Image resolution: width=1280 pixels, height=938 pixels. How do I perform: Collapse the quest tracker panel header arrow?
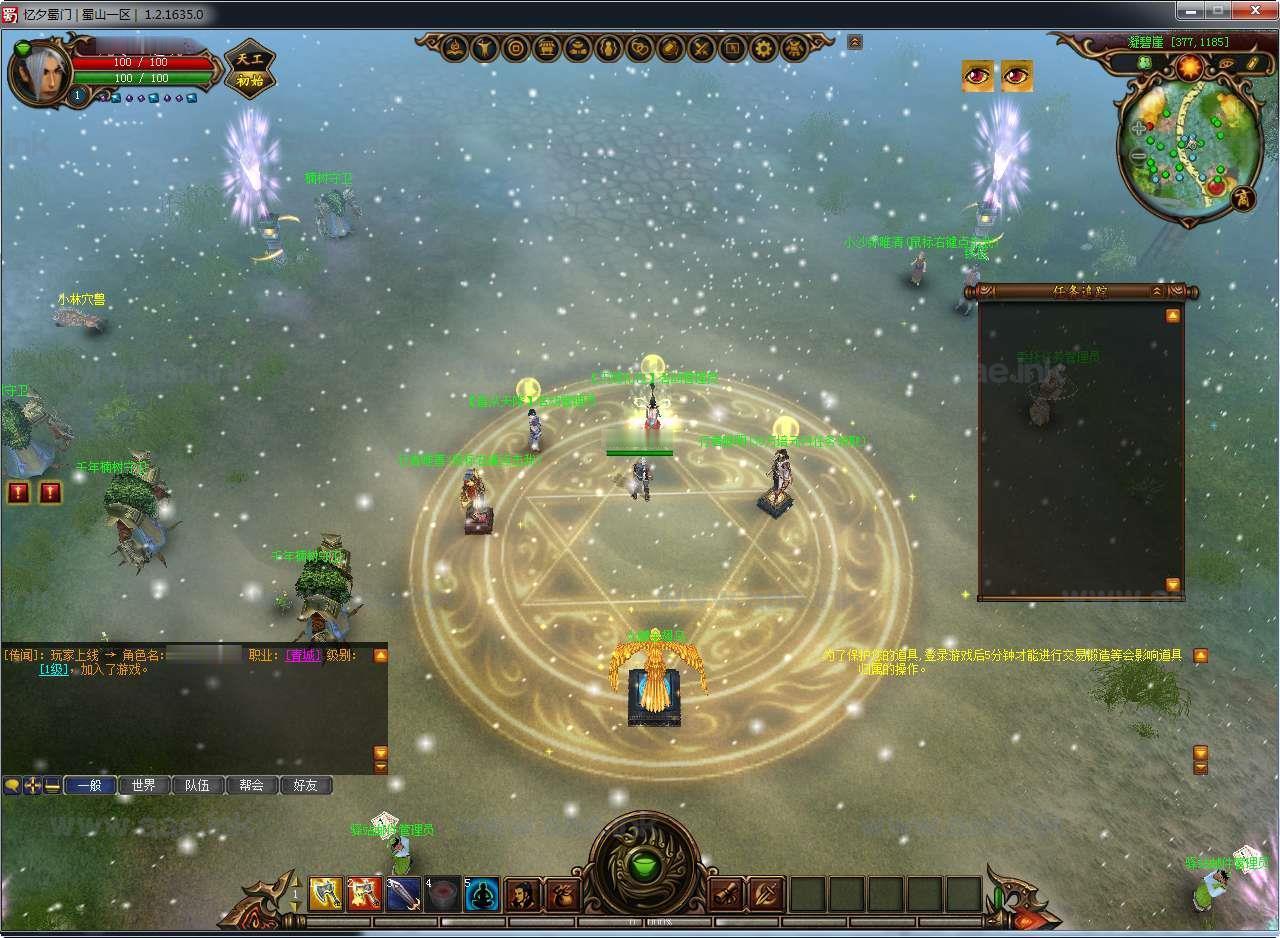[x=1157, y=291]
